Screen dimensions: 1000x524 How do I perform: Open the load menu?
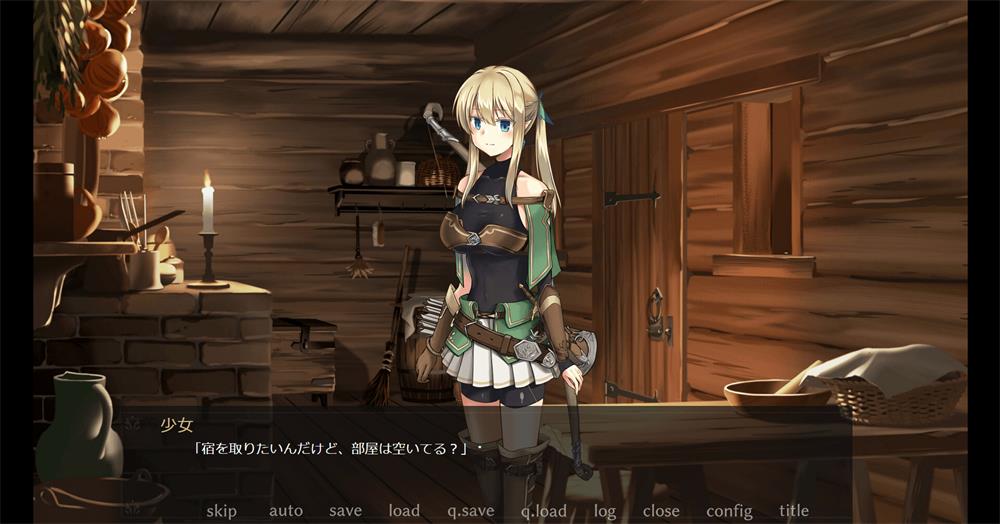point(404,511)
